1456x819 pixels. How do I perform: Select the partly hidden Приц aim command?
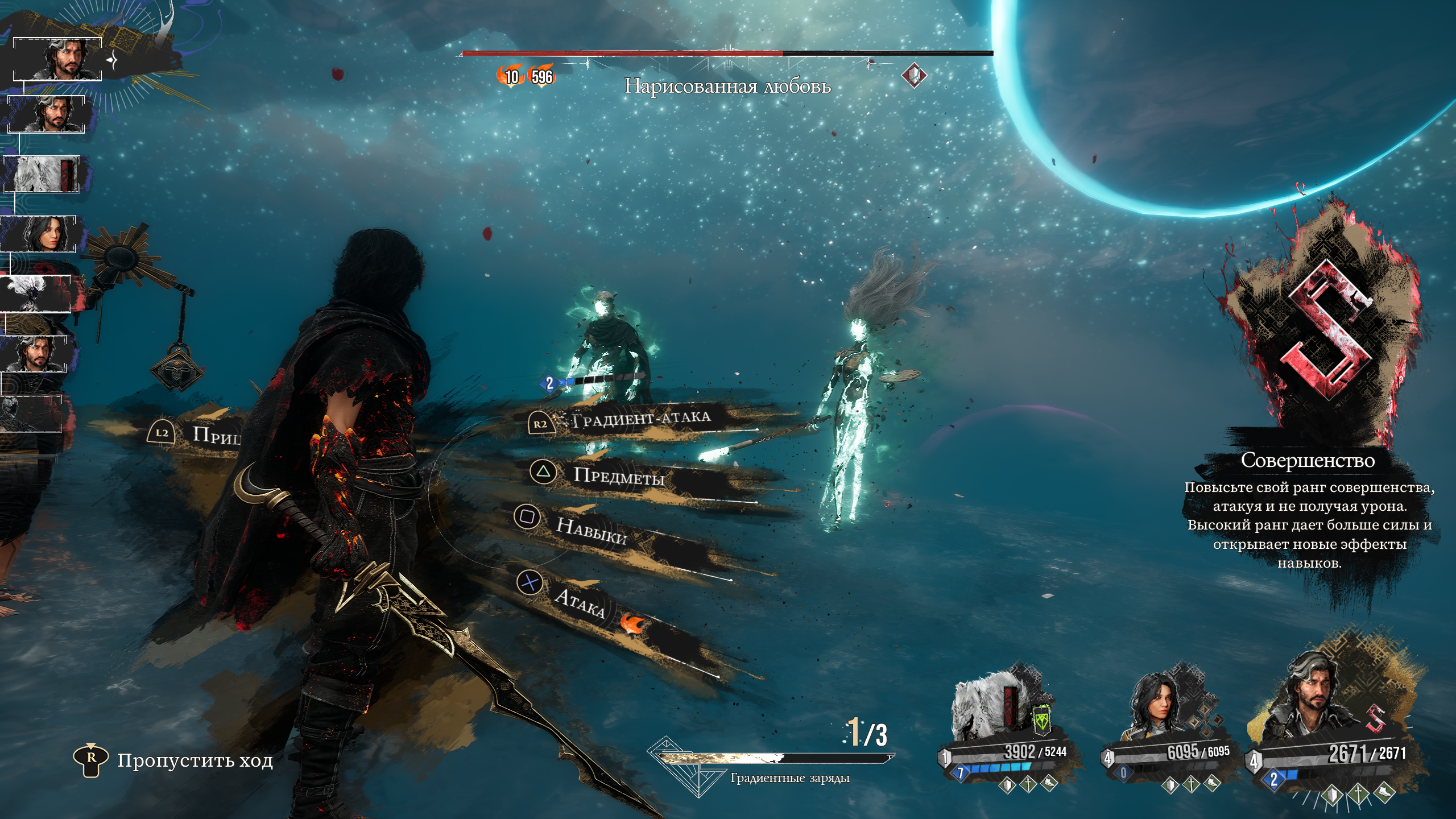[x=215, y=435]
